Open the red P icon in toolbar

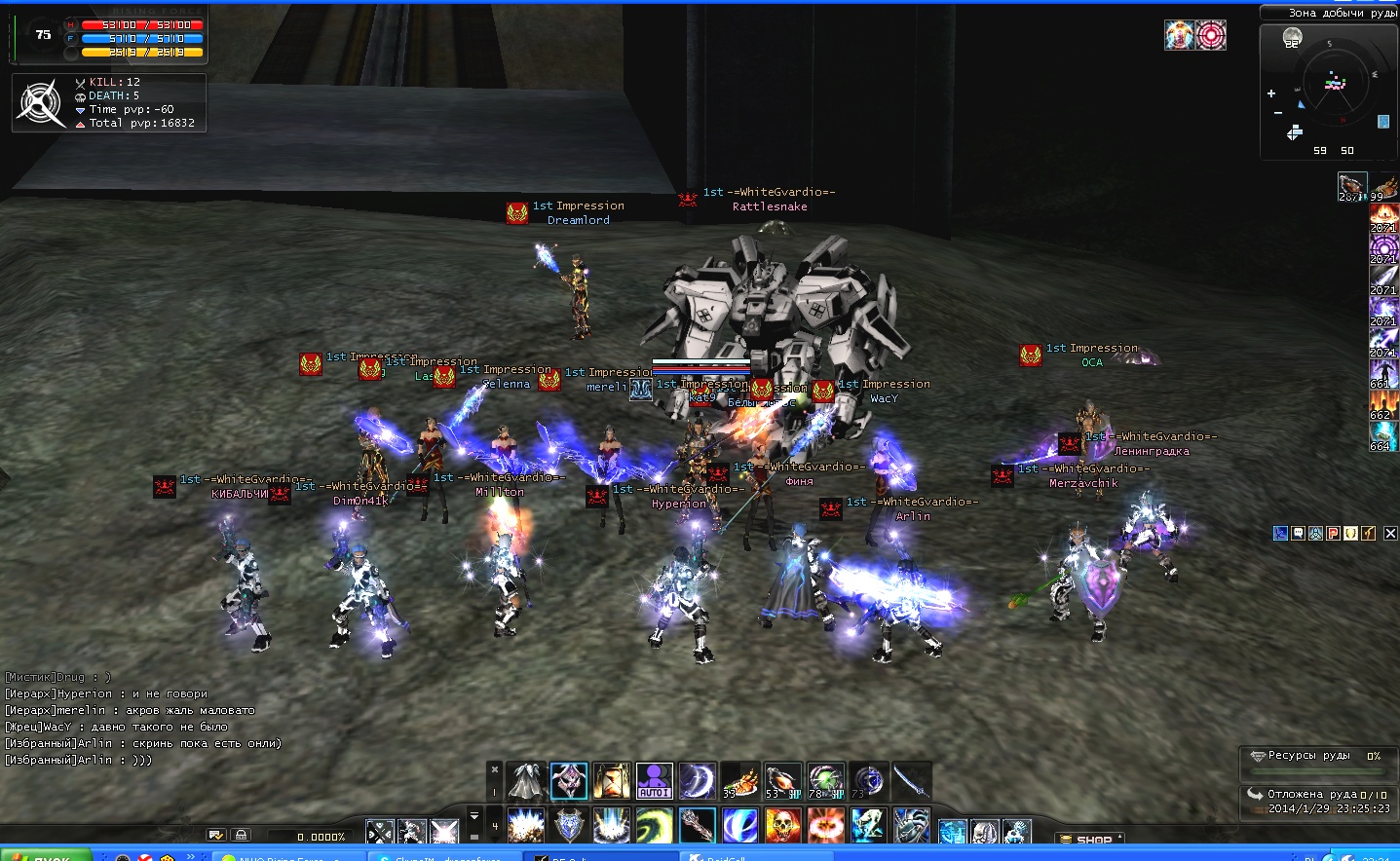tap(1334, 533)
